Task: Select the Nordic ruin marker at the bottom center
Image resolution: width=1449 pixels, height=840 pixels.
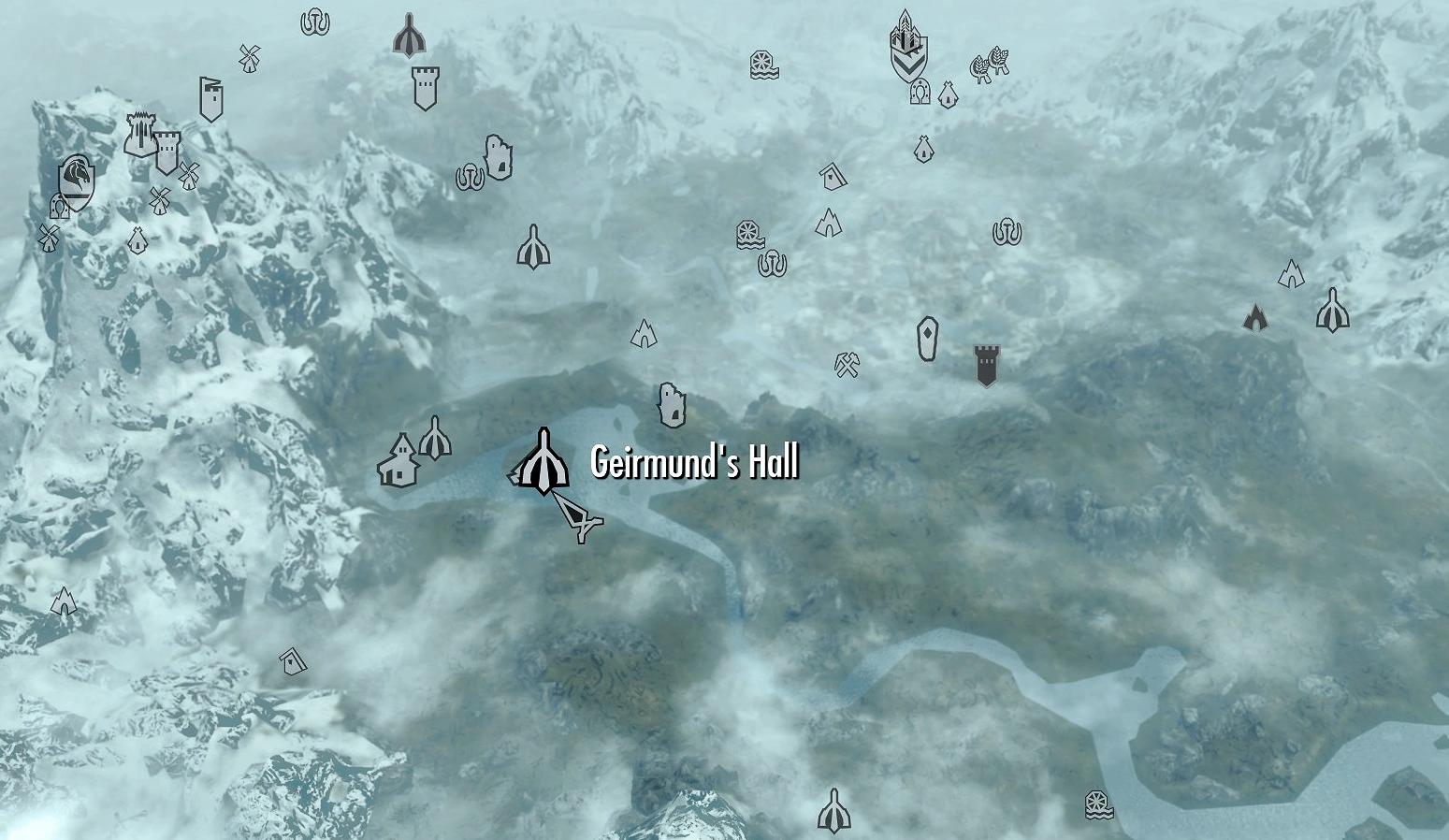Action: 833,810
